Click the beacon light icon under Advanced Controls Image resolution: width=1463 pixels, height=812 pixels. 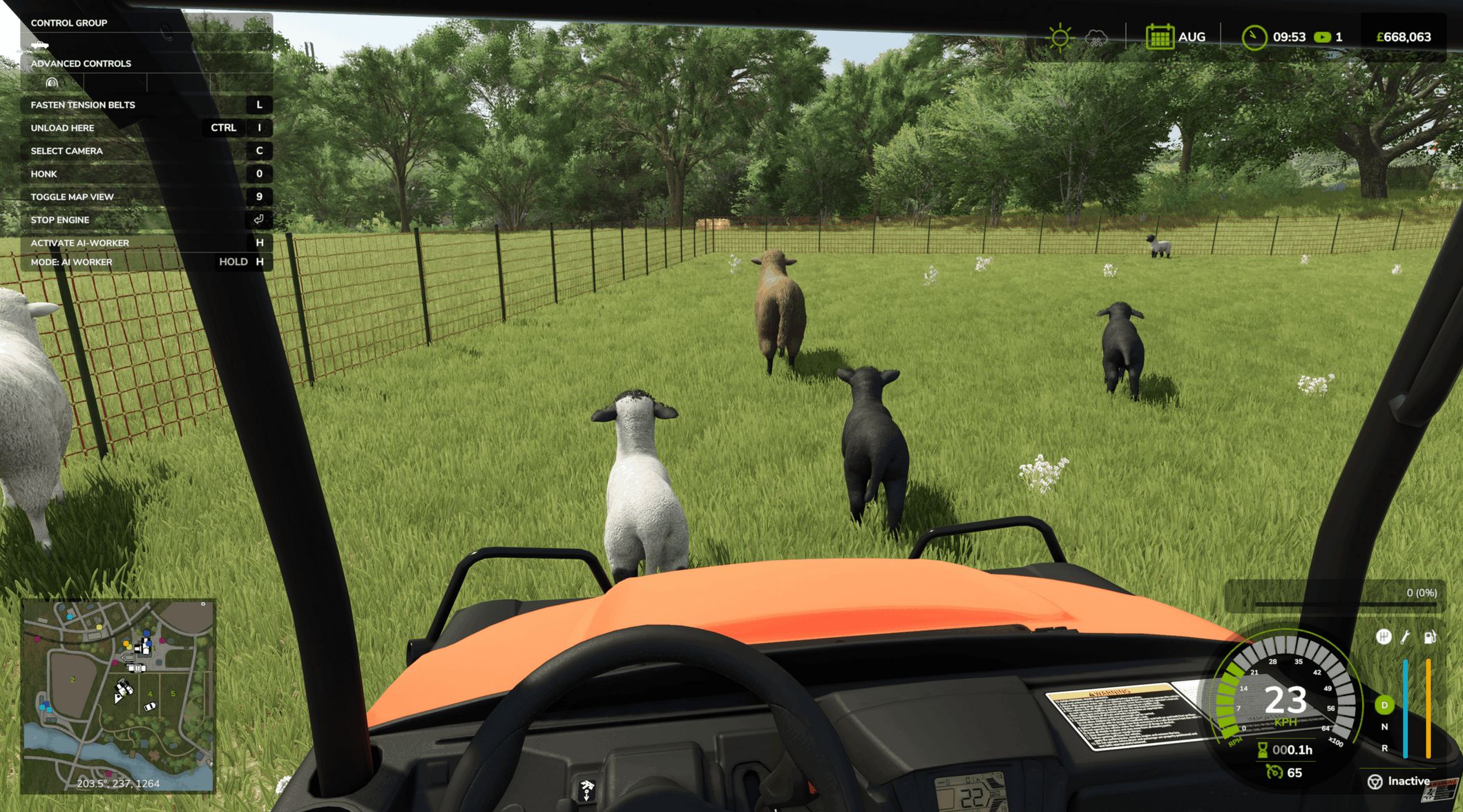click(52, 83)
